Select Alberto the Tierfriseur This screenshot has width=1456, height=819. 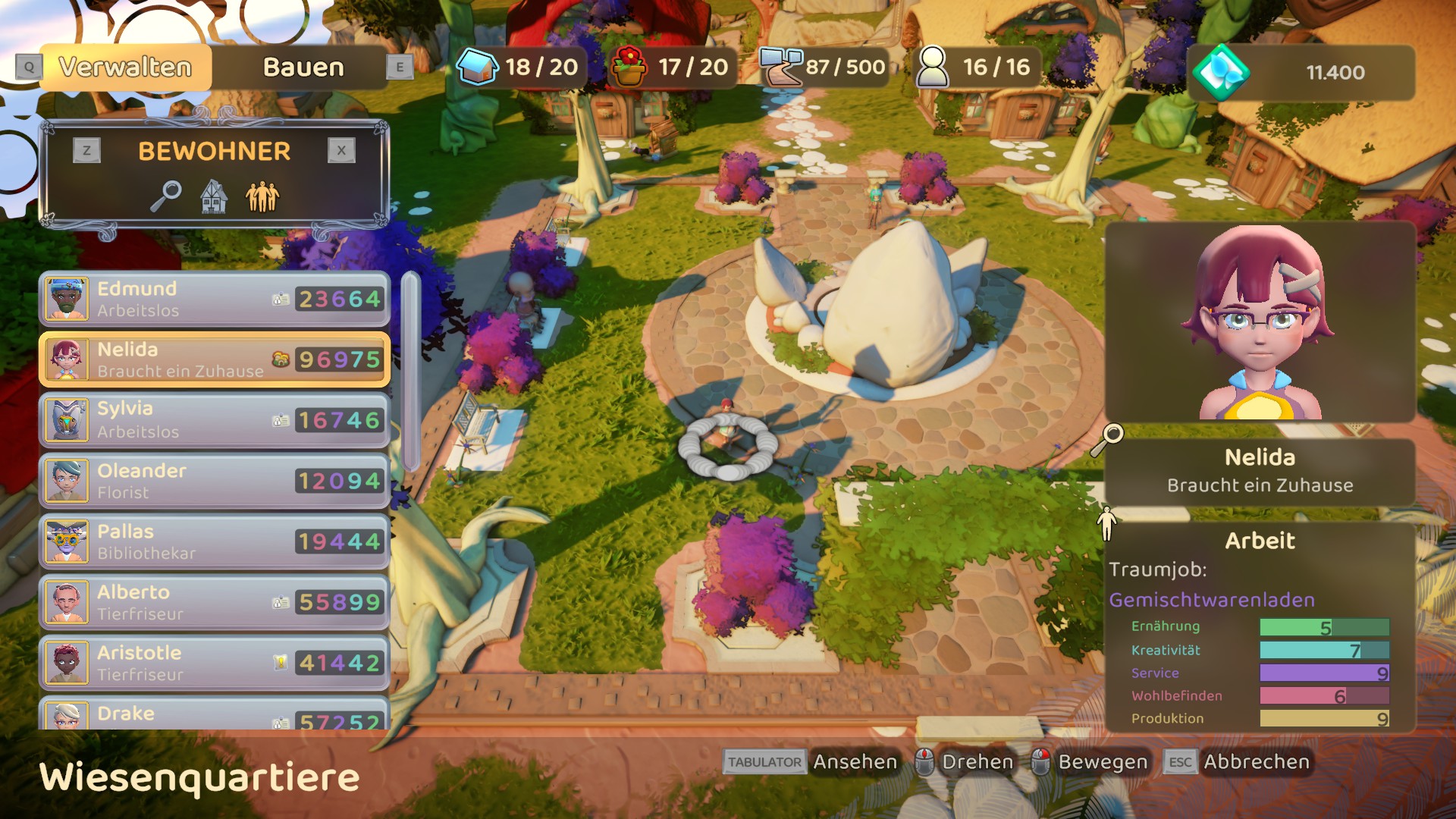pyautogui.click(x=214, y=602)
